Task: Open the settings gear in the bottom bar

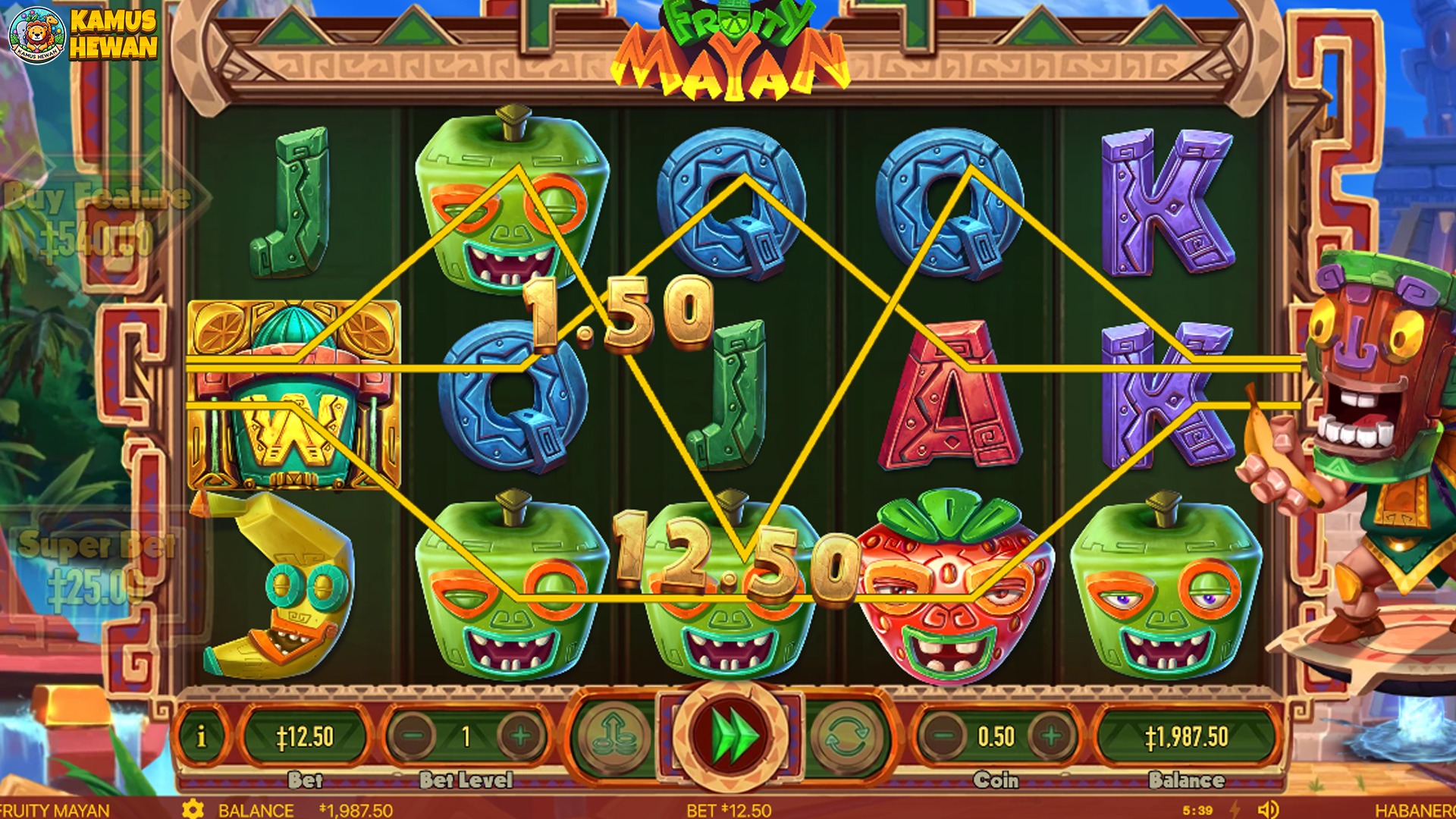Action: [x=194, y=808]
